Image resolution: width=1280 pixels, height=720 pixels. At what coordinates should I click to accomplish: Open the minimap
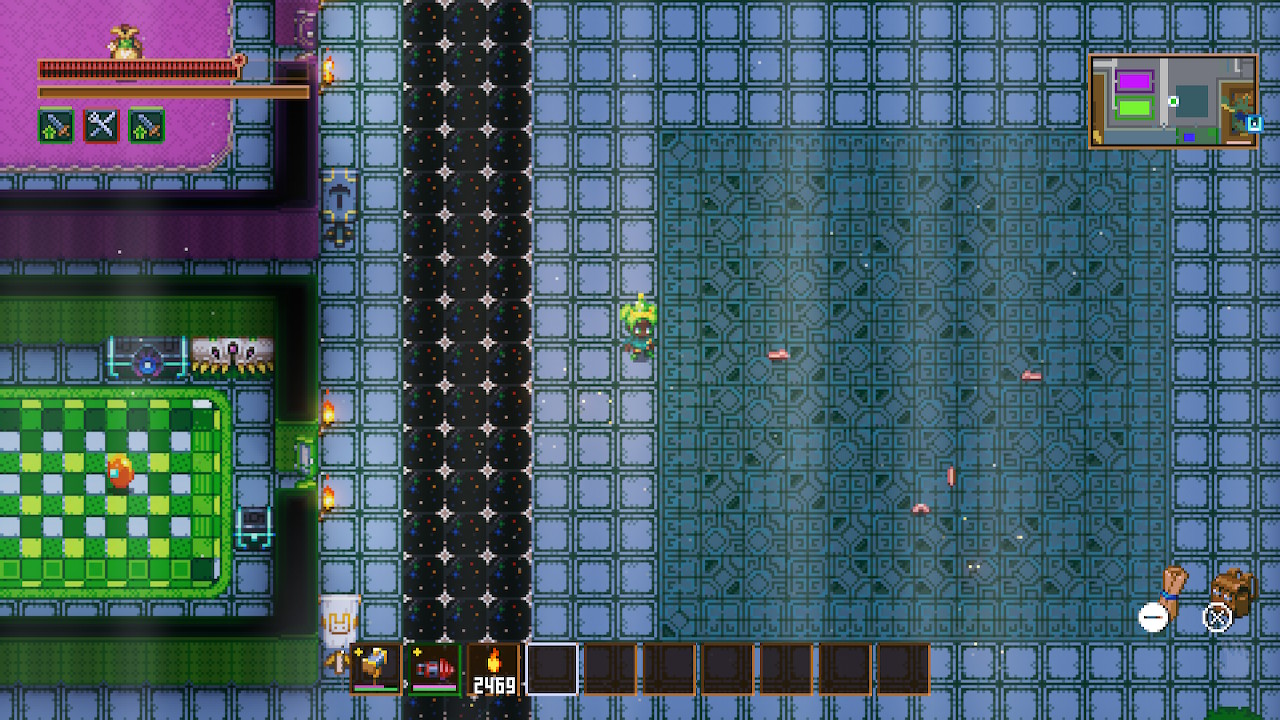pyautogui.click(x=1173, y=101)
